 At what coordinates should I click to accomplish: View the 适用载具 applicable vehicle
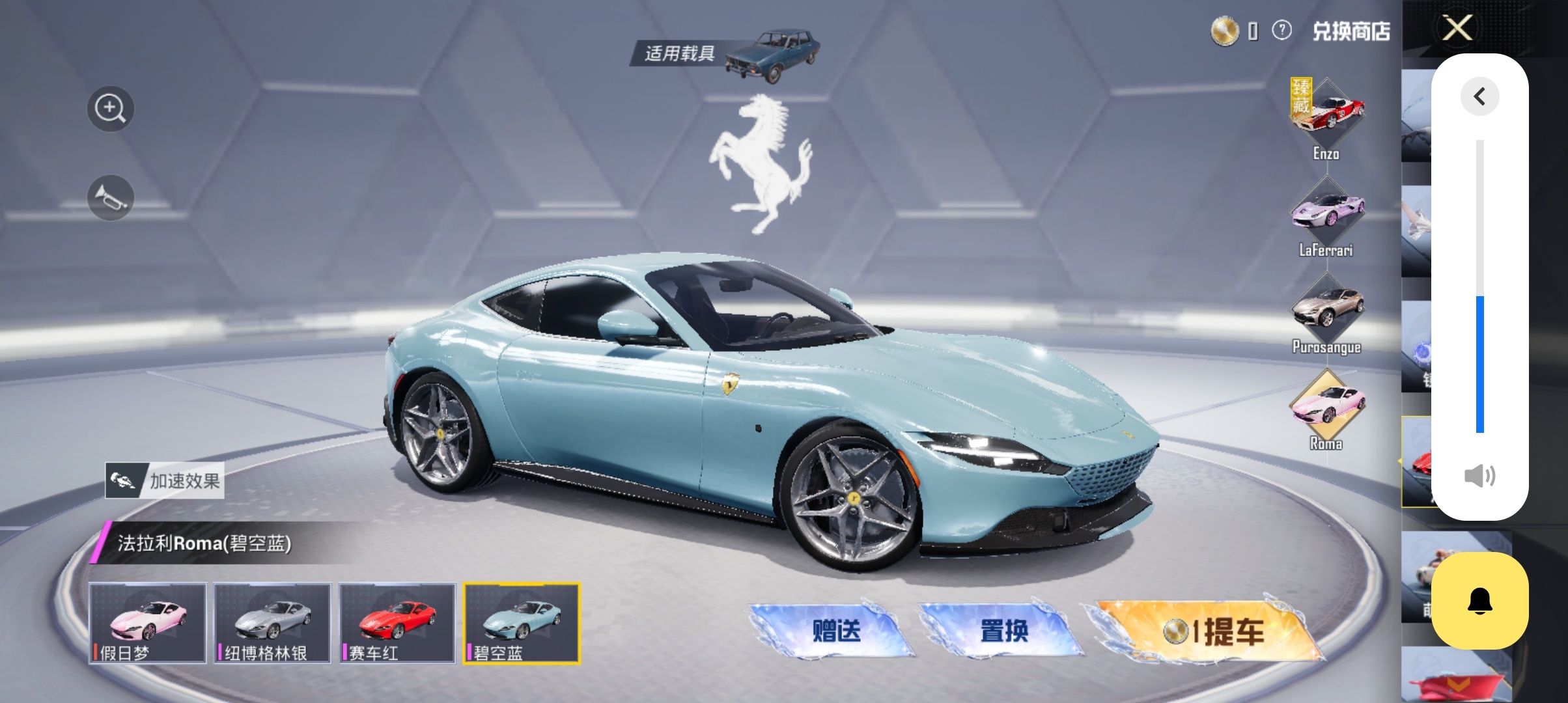[724, 53]
